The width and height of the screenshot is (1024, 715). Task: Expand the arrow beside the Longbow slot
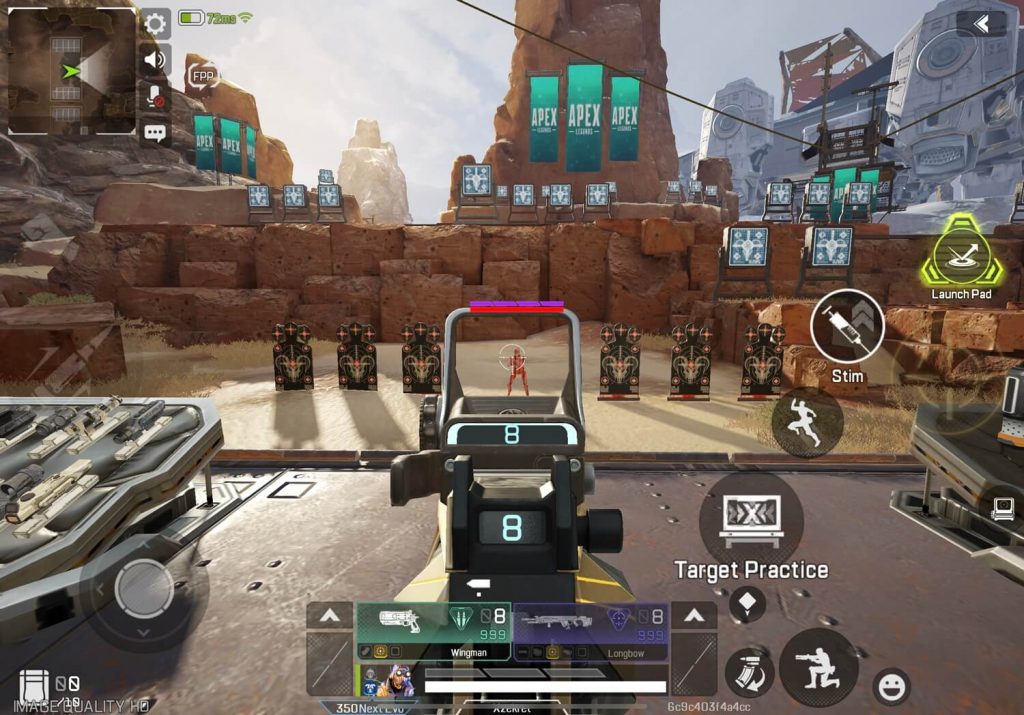pos(693,616)
